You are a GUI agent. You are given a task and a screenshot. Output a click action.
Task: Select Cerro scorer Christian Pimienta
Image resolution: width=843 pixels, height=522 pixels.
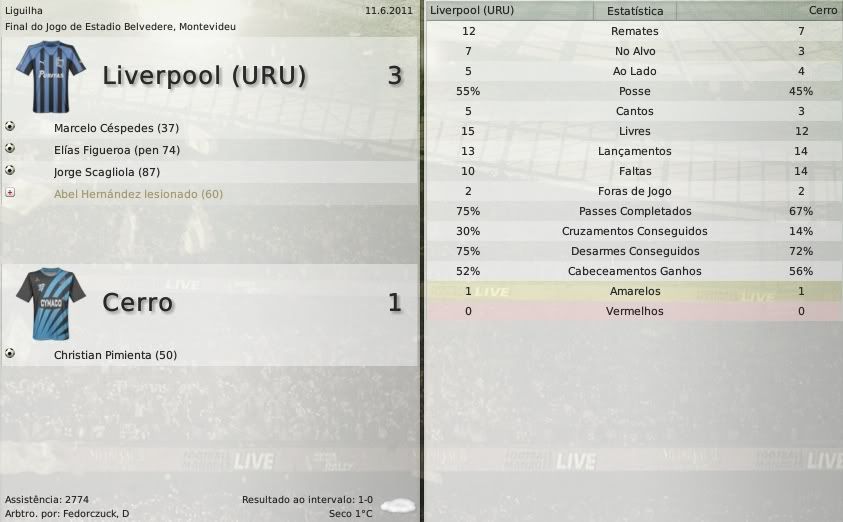[116, 355]
